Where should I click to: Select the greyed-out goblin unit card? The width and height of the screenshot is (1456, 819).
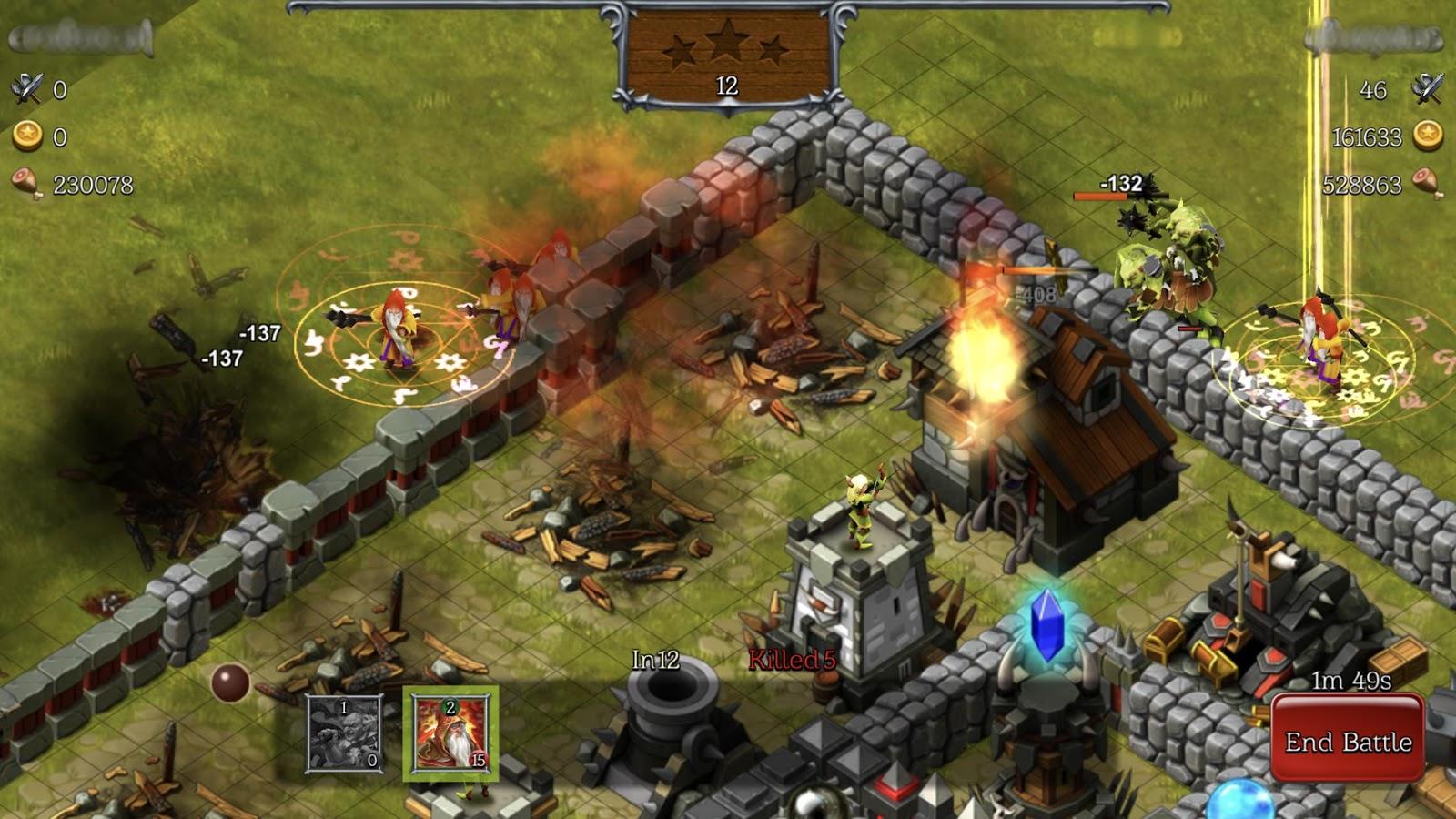click(x=344, y=733)
